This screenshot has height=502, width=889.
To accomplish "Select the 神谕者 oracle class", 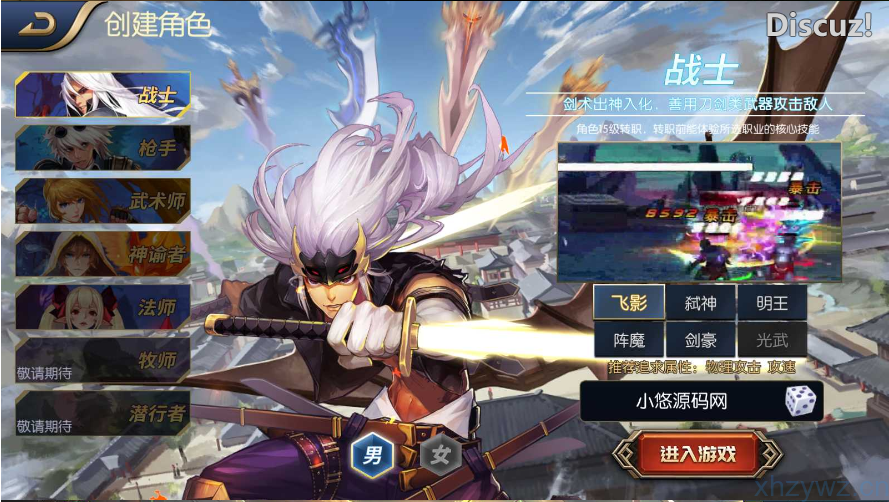I will [x=102, y=254].
